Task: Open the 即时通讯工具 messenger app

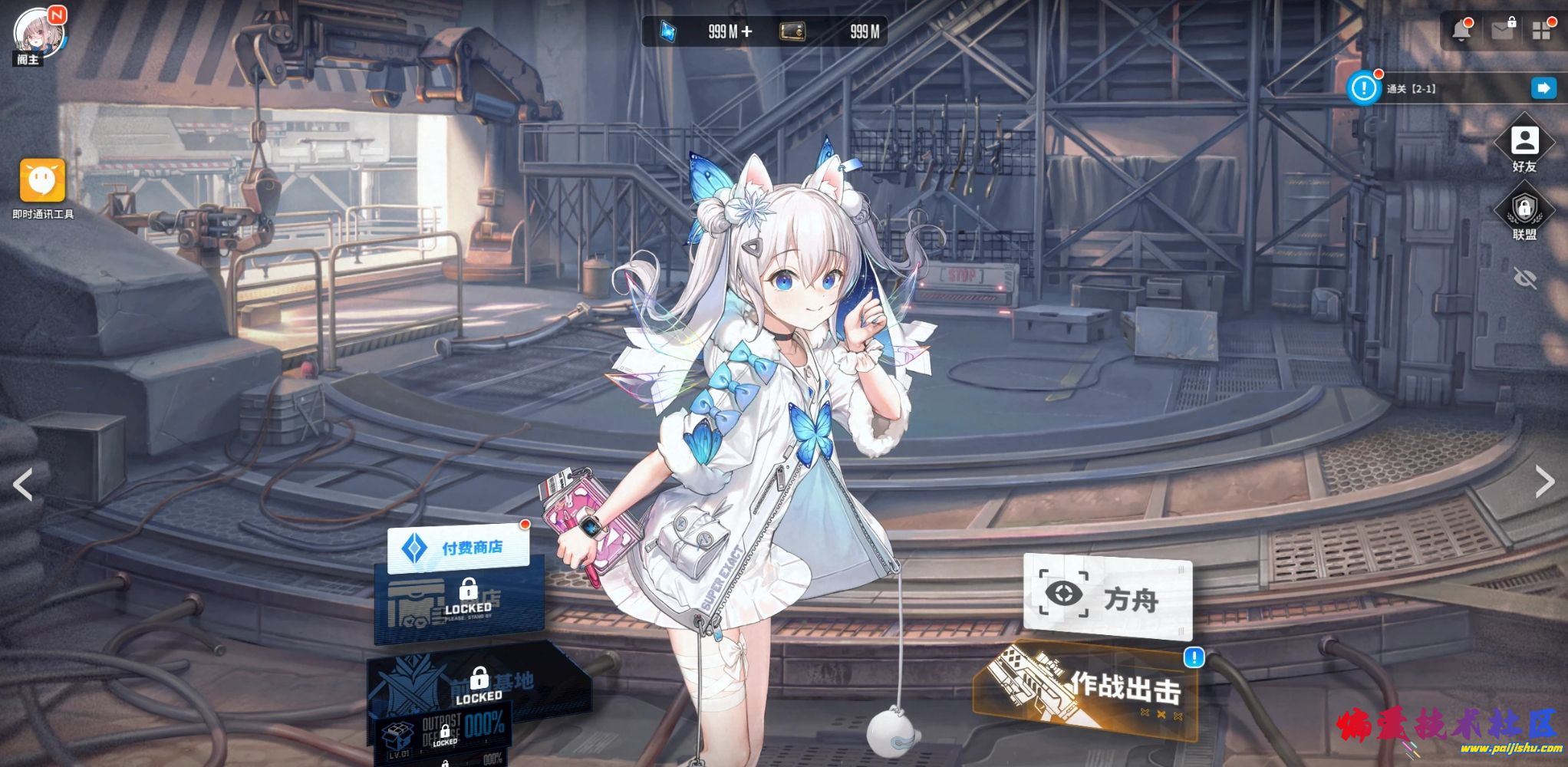Action: tap(42, 180)
